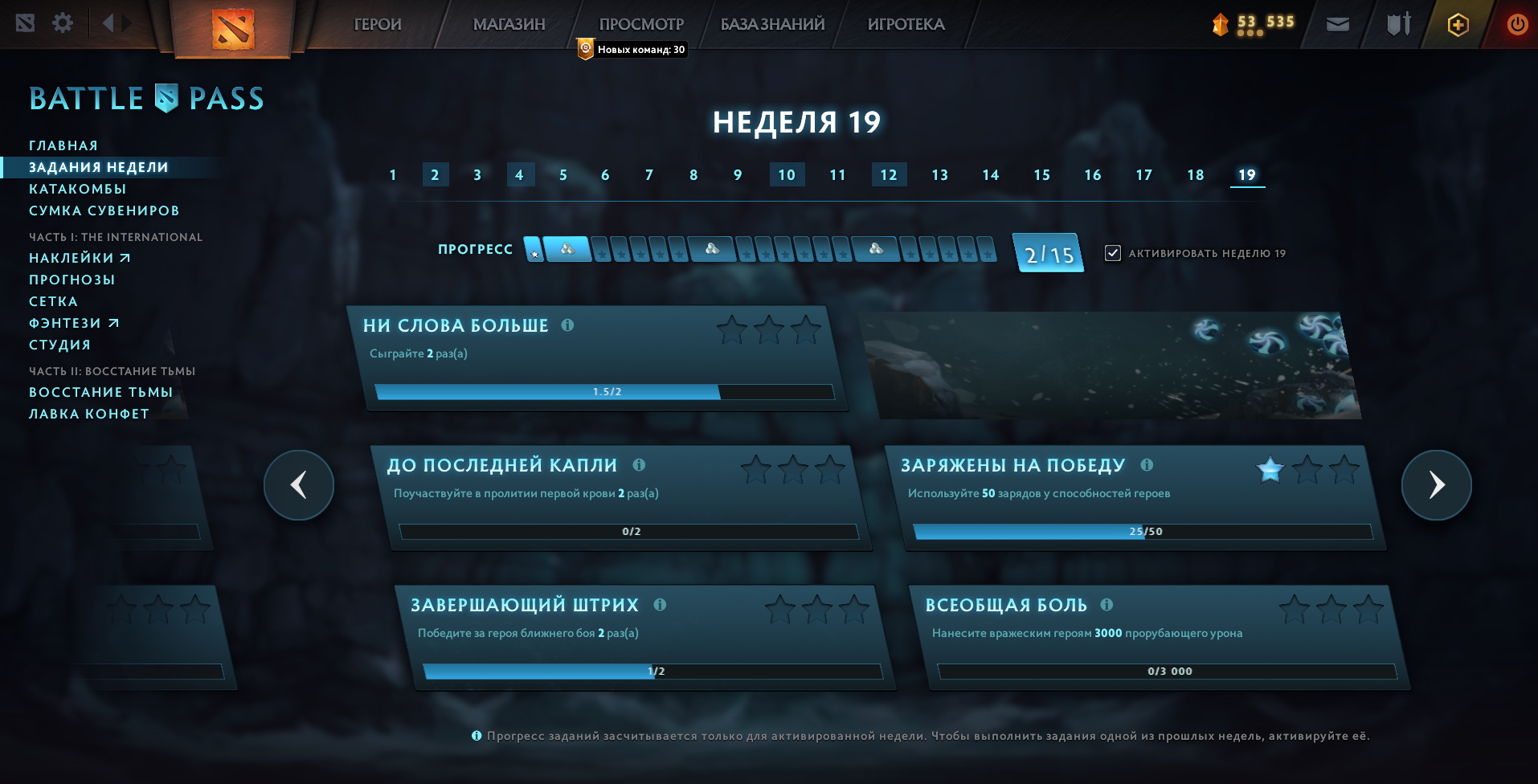Open the Dota 2 home logo
The width and height of the screenshot is (1538, 784).
232,31
